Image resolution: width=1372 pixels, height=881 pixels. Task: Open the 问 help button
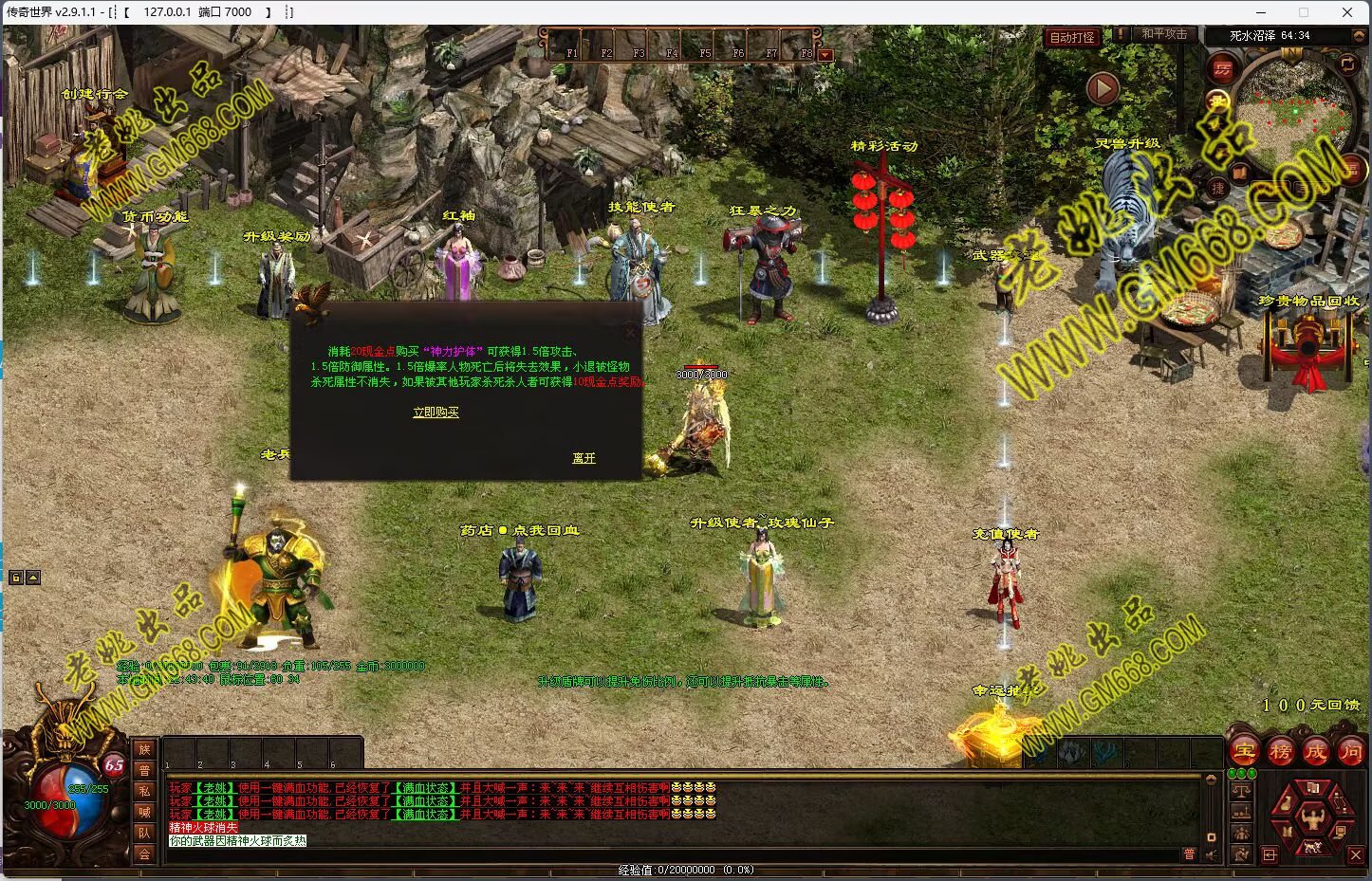[x=1350, y=752]
